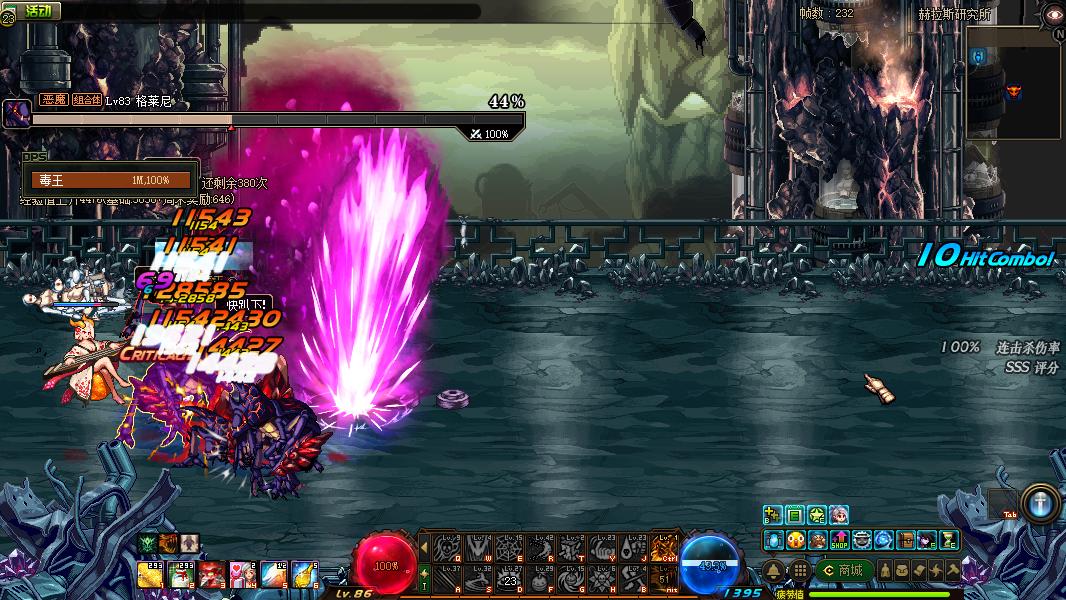The width and height of the screenshot is (1066, 600).
Task: Toggle the eye icon above the minimap
Action: (1053, 14)
